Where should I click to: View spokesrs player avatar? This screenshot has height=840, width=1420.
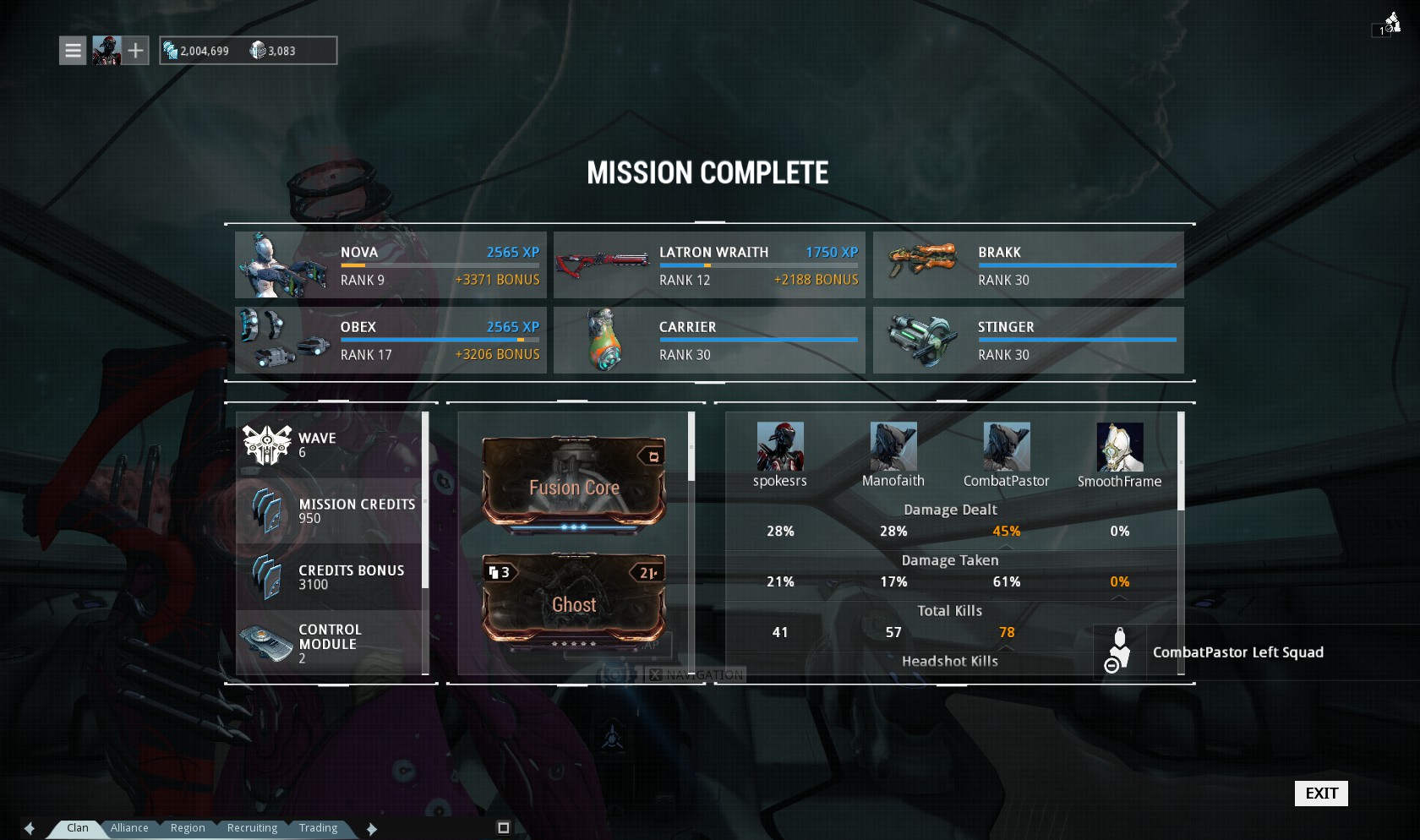(780, 446)
